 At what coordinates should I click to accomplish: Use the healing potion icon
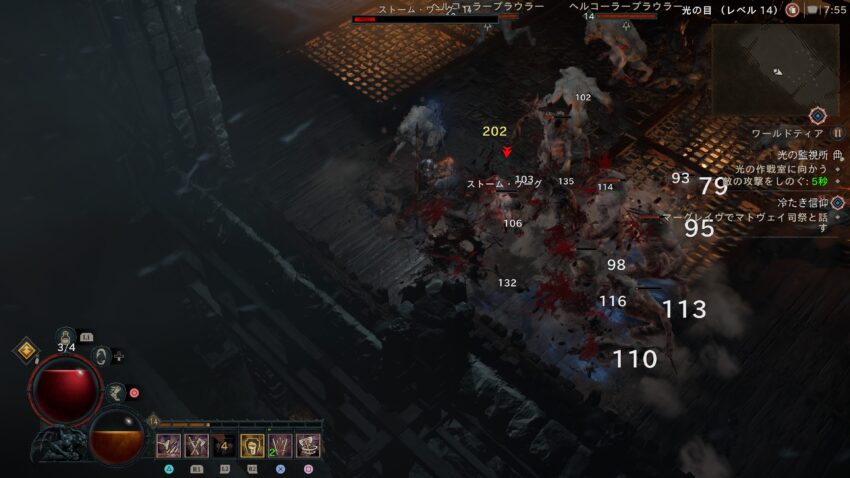pos(67,336)
